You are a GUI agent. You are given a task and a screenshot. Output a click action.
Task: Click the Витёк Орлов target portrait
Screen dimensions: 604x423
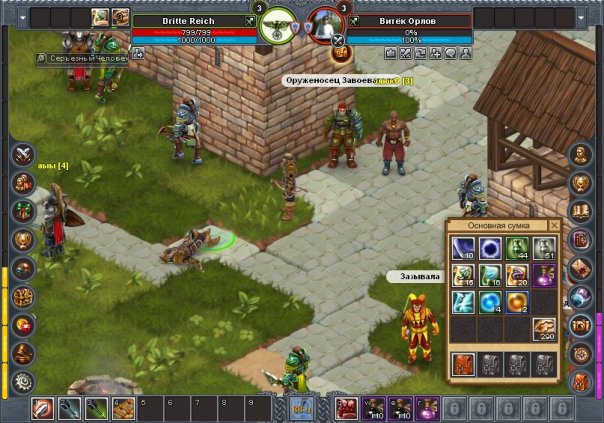[324, 26]
